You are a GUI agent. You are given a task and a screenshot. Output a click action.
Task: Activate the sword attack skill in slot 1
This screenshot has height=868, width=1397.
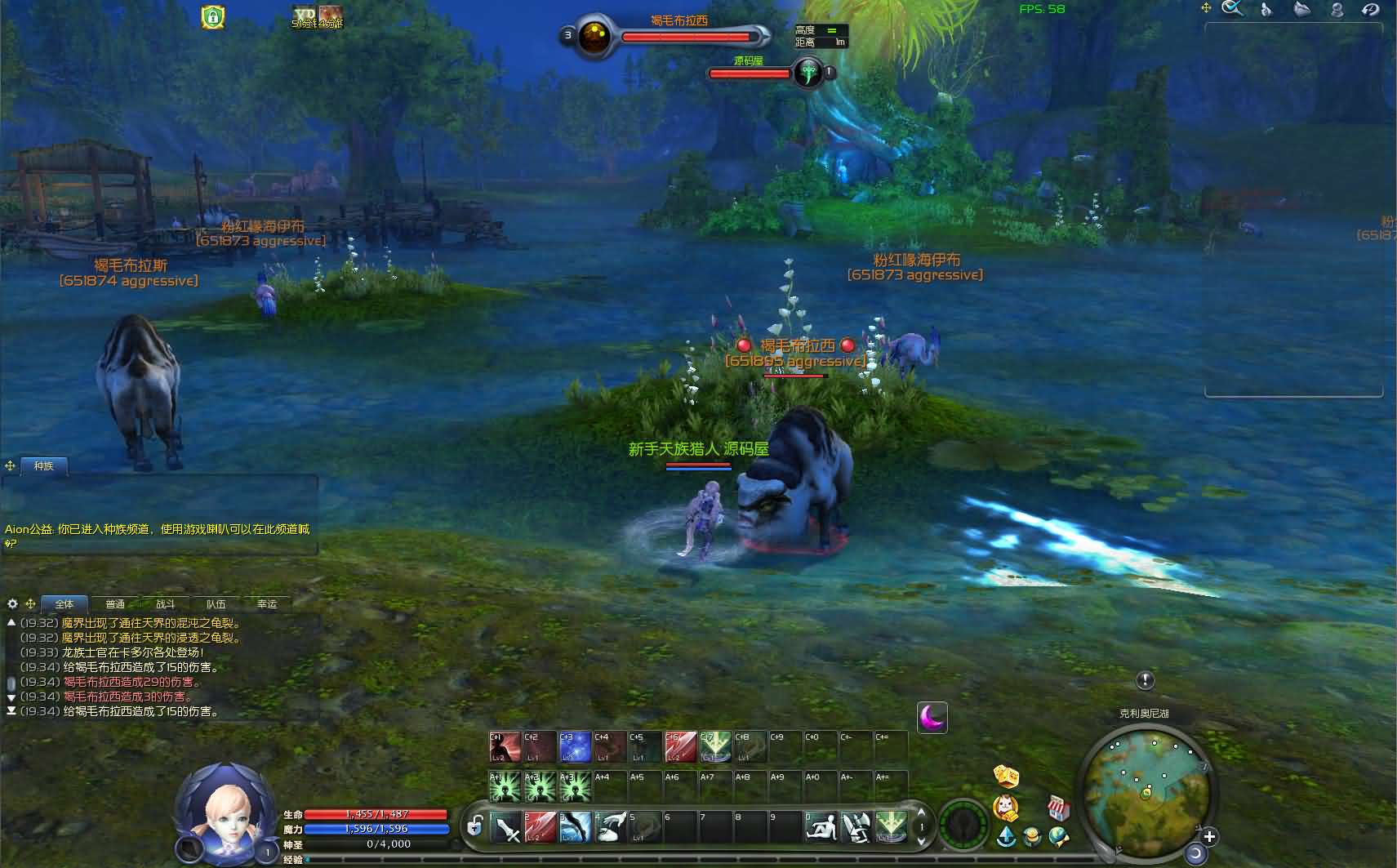tap(506, 828)
